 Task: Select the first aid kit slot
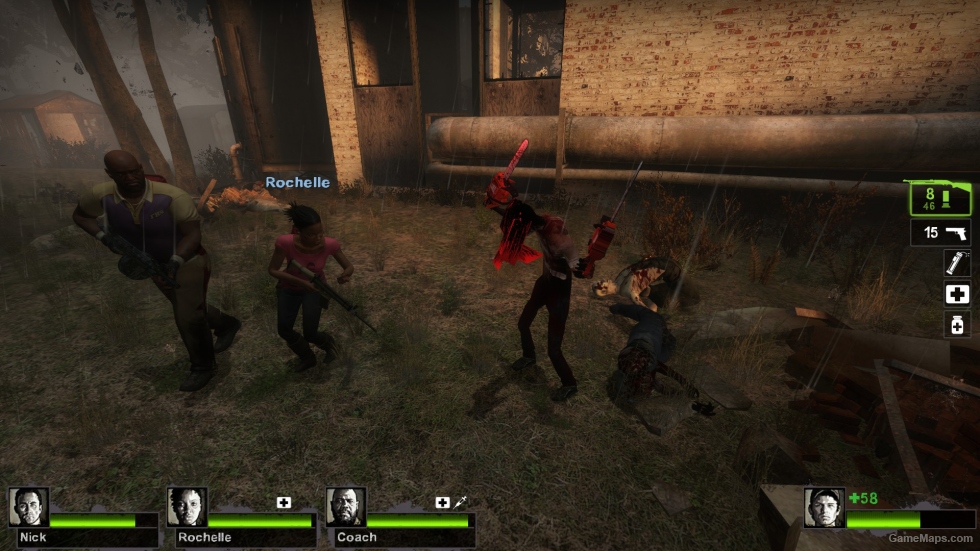coord(957,294)
